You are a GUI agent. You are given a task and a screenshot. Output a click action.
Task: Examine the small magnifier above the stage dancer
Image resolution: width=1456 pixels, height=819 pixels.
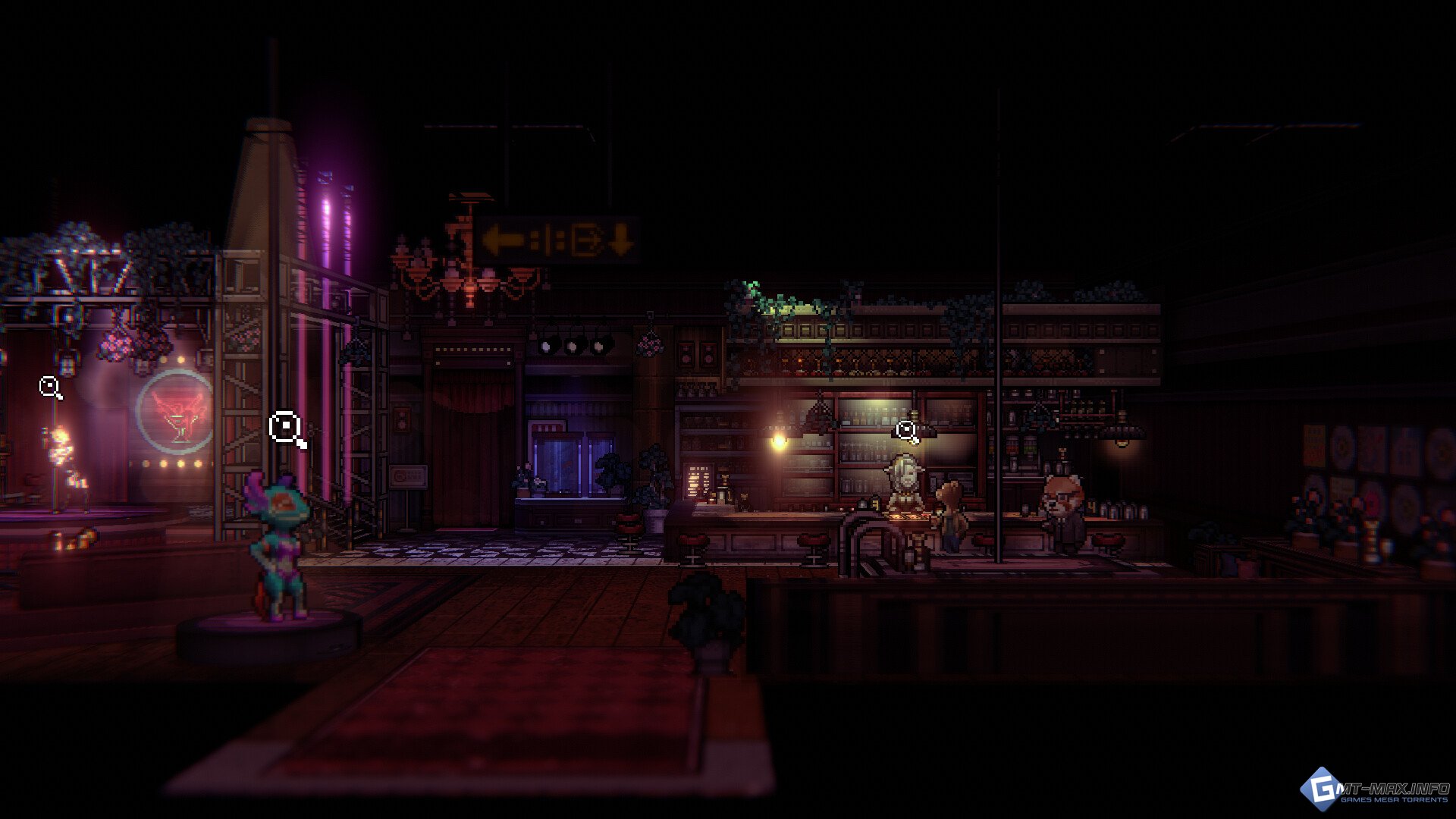[x=50, y=388]
